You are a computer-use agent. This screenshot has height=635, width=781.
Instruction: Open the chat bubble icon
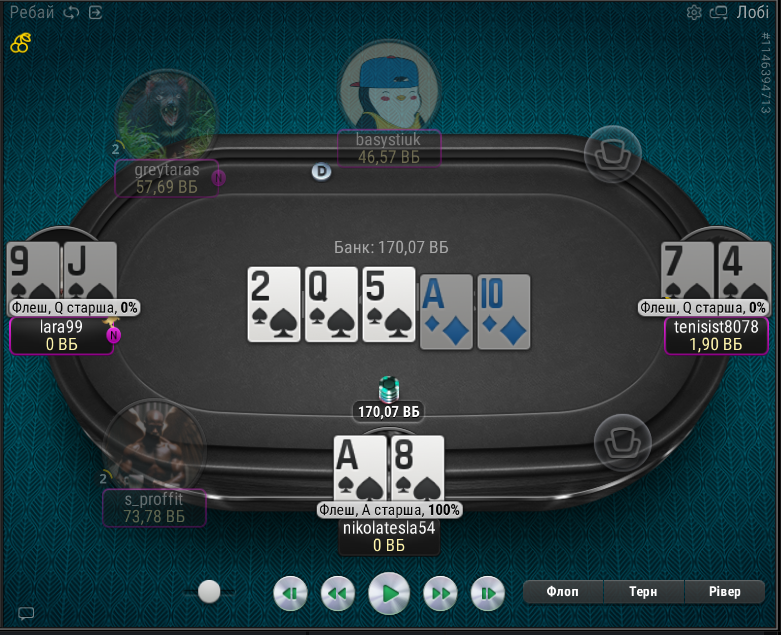pos(26,613)
